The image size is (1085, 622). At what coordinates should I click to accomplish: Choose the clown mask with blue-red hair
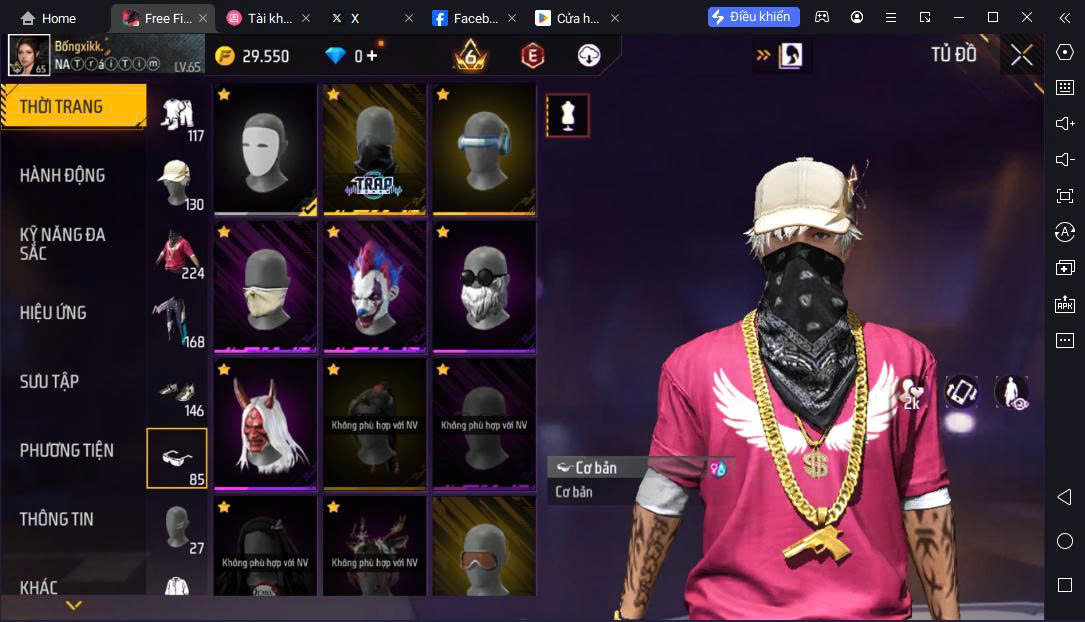[x=374, y=287]
